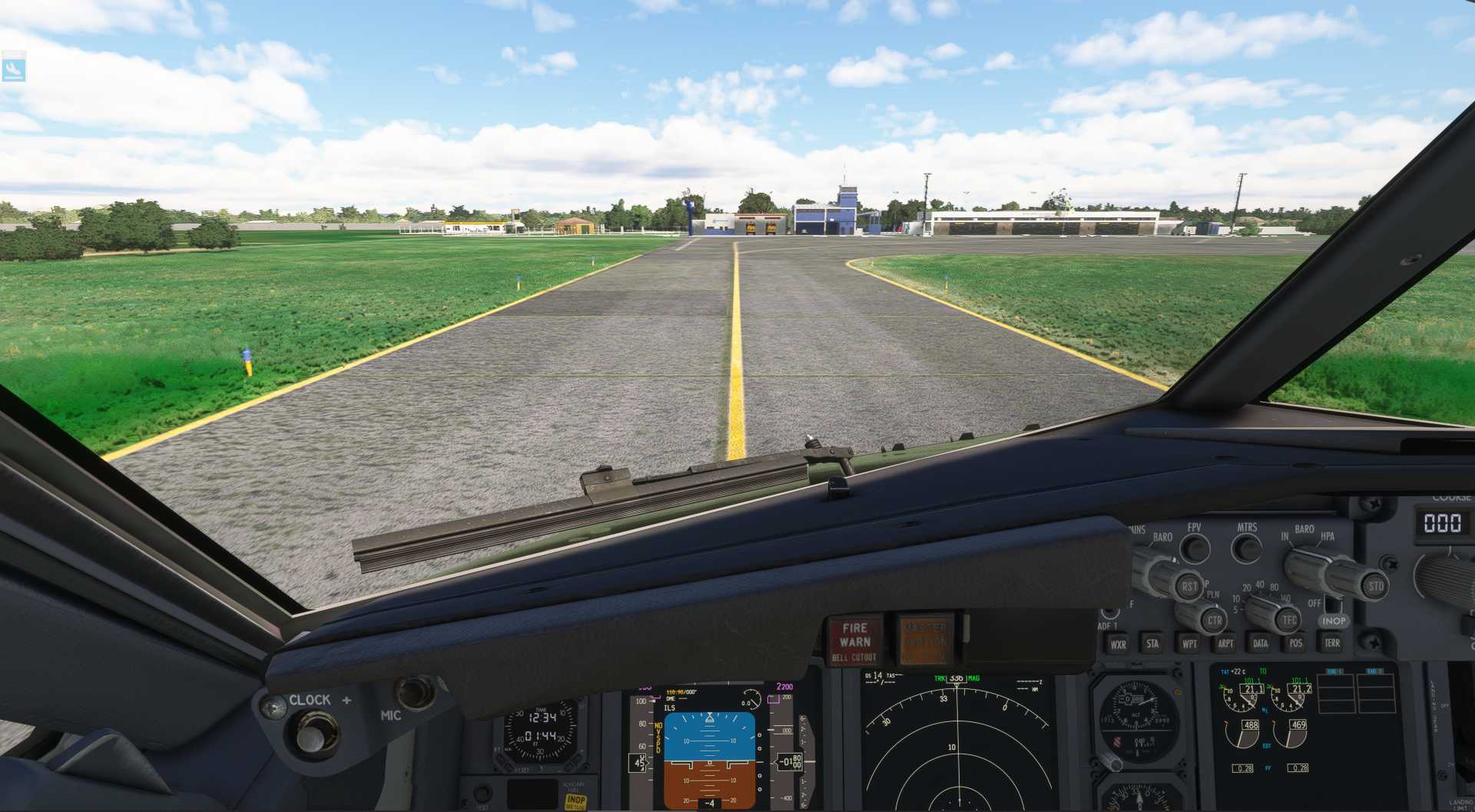Toggle the WPT waypoints map button
This screenshot has height=812, width=1475.
click(1189, 644)
